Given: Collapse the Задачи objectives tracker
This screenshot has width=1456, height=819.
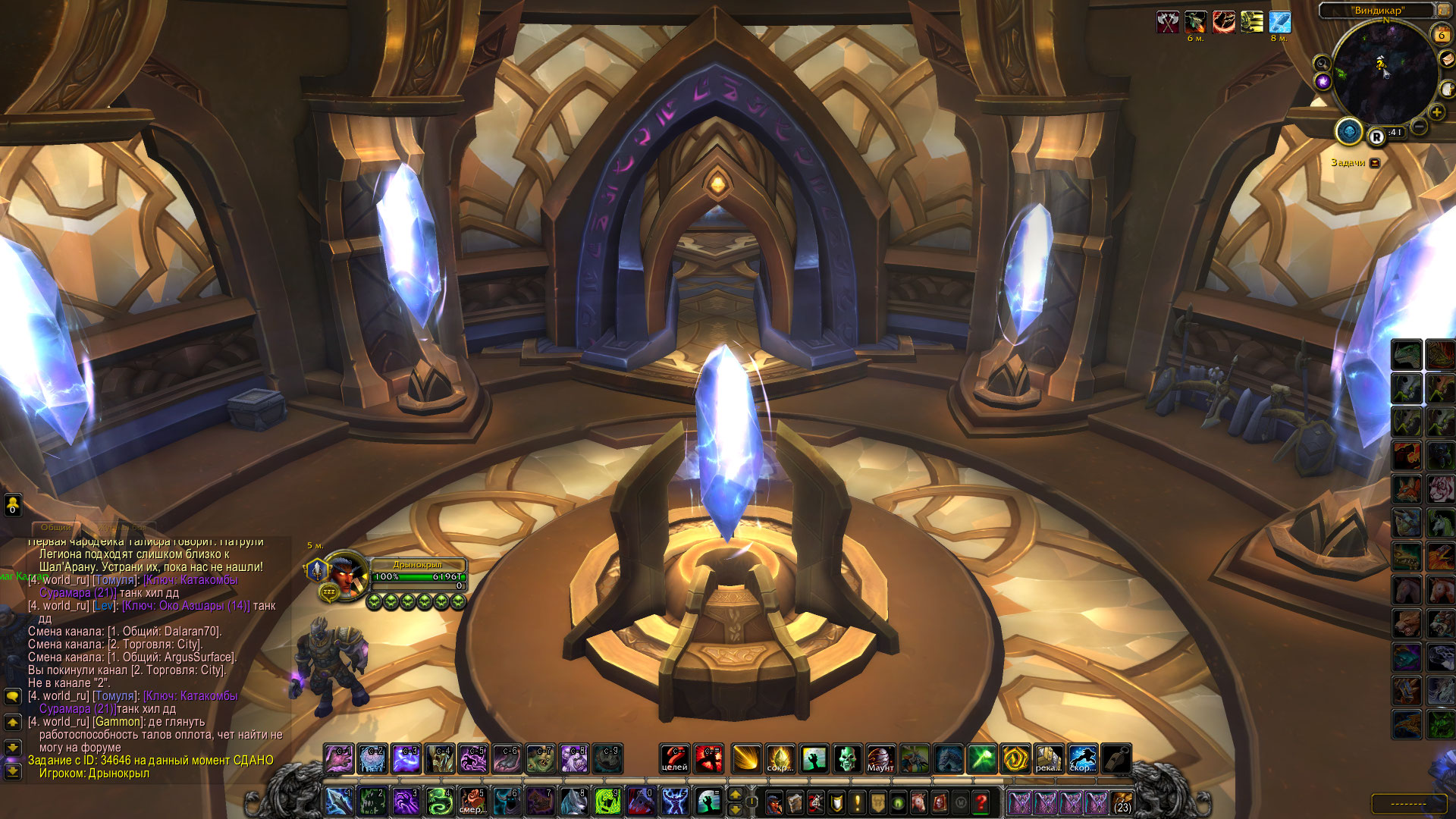Looking at the screenshot, I should click(1375, 162).
